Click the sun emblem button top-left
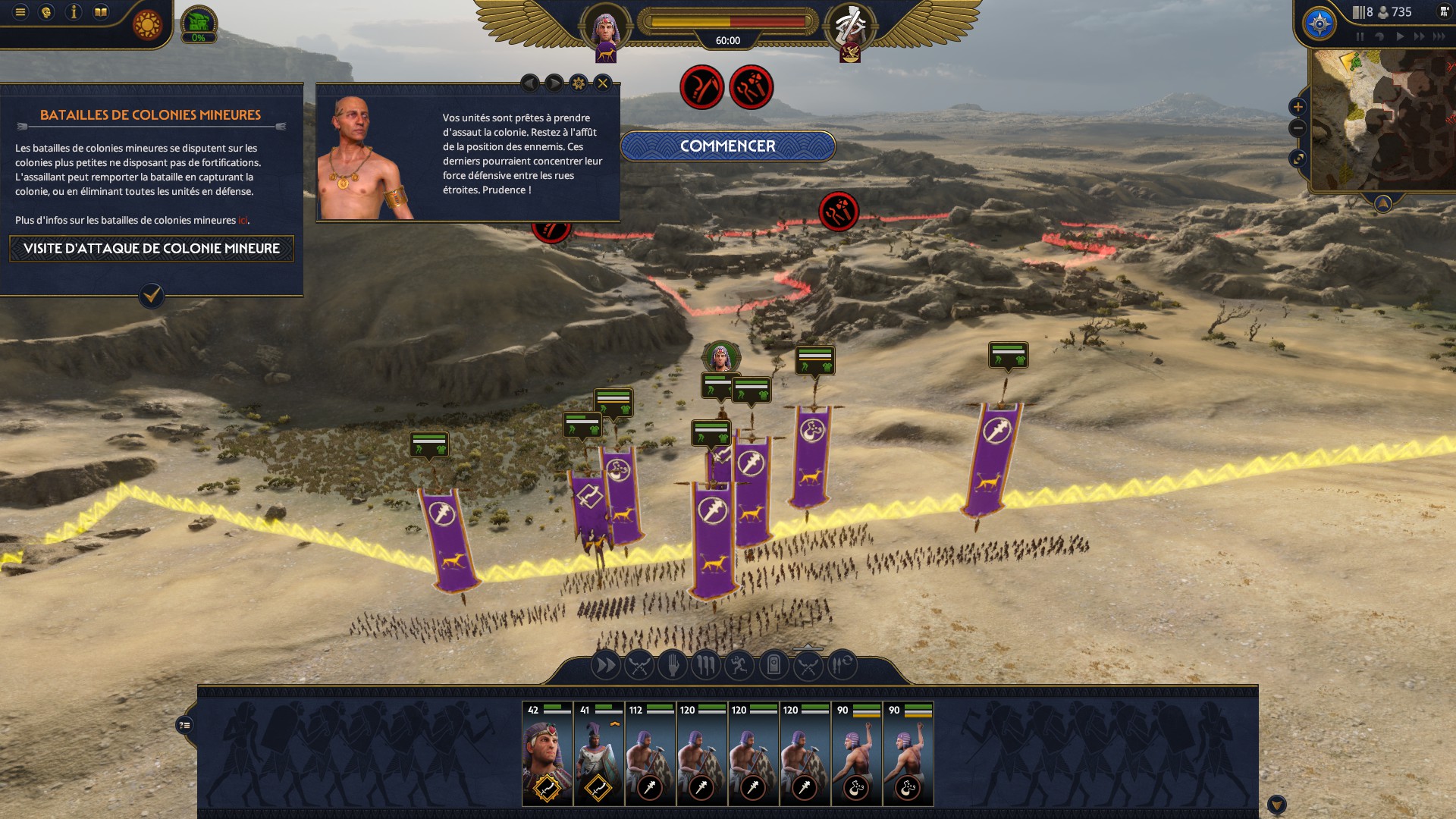1456x819 pixels. coord(146,24)
